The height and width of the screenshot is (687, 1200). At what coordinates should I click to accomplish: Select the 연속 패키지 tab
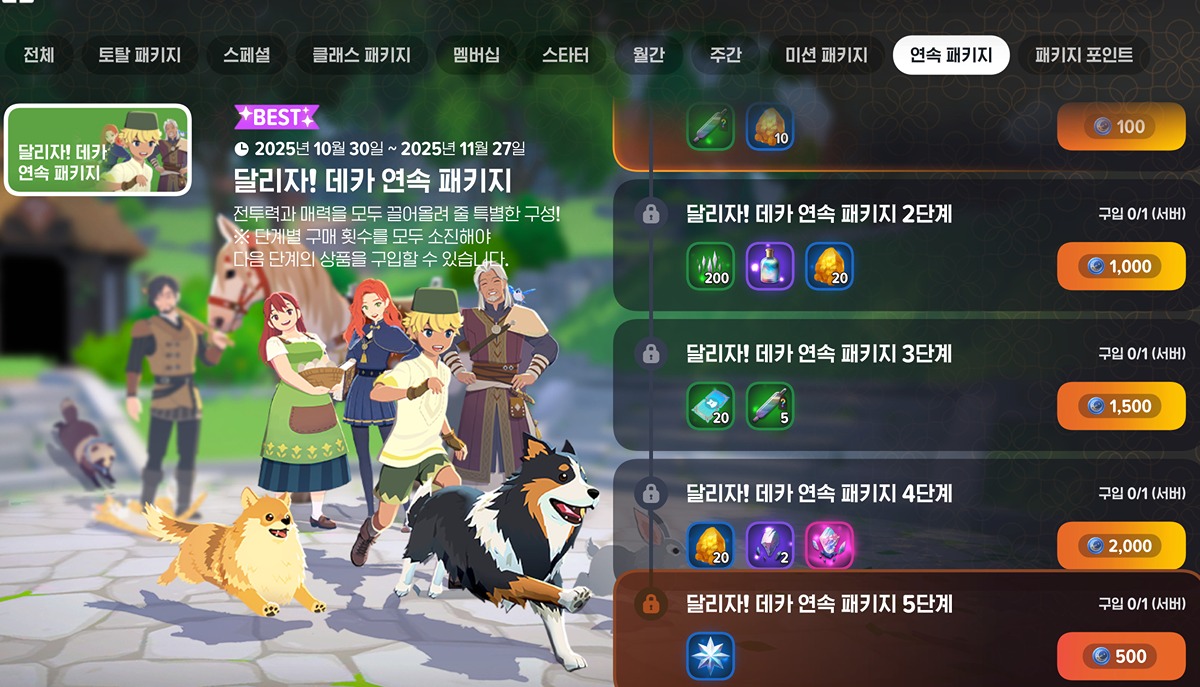coord(951,55)
